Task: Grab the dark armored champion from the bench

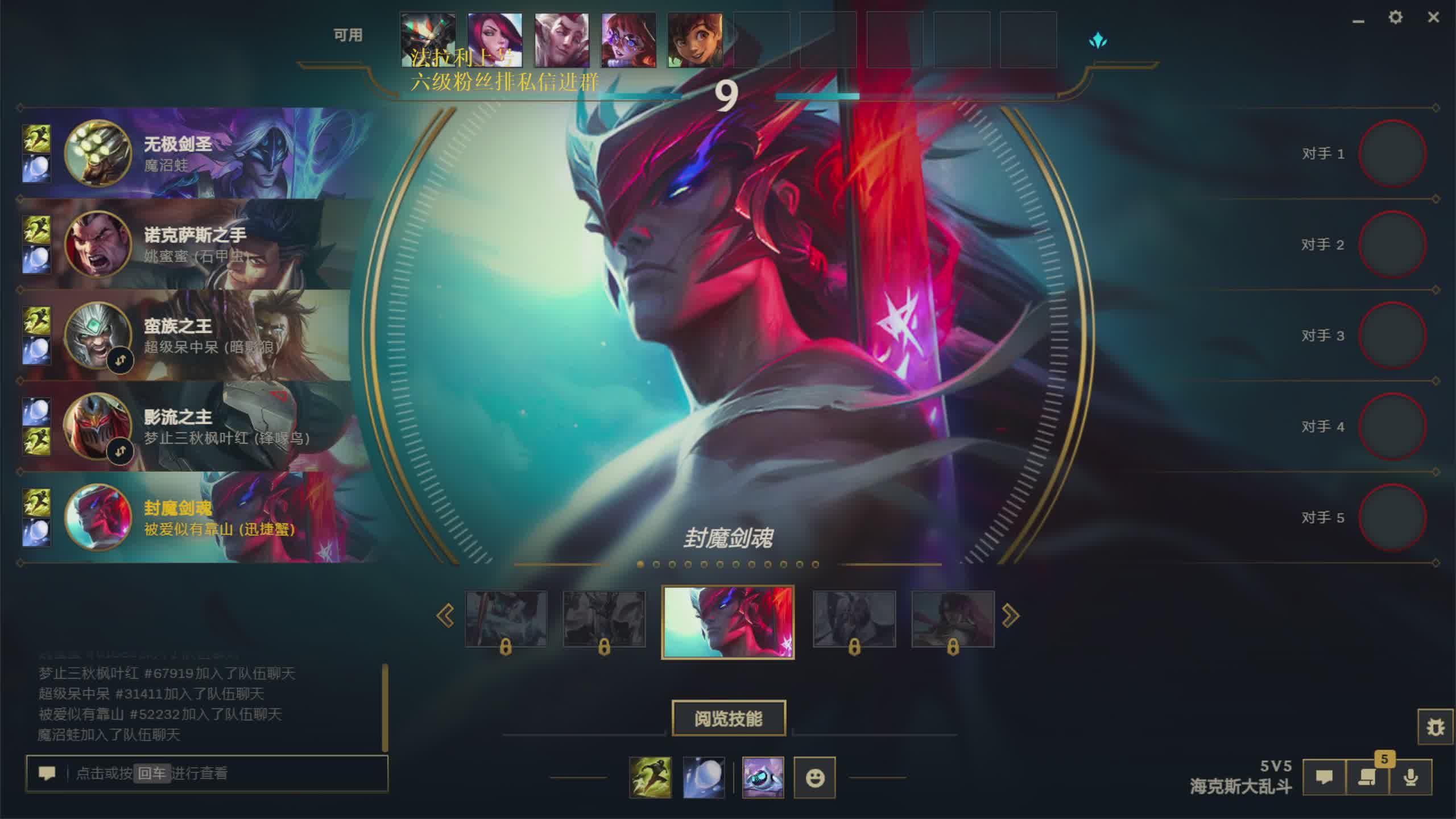Action: (428, 40)
